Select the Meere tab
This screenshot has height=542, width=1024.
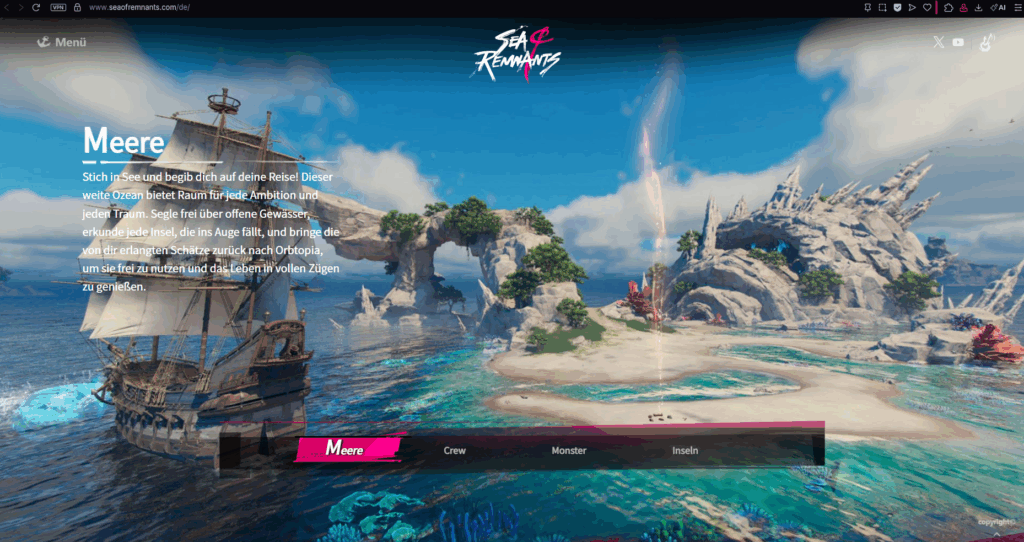346,450
